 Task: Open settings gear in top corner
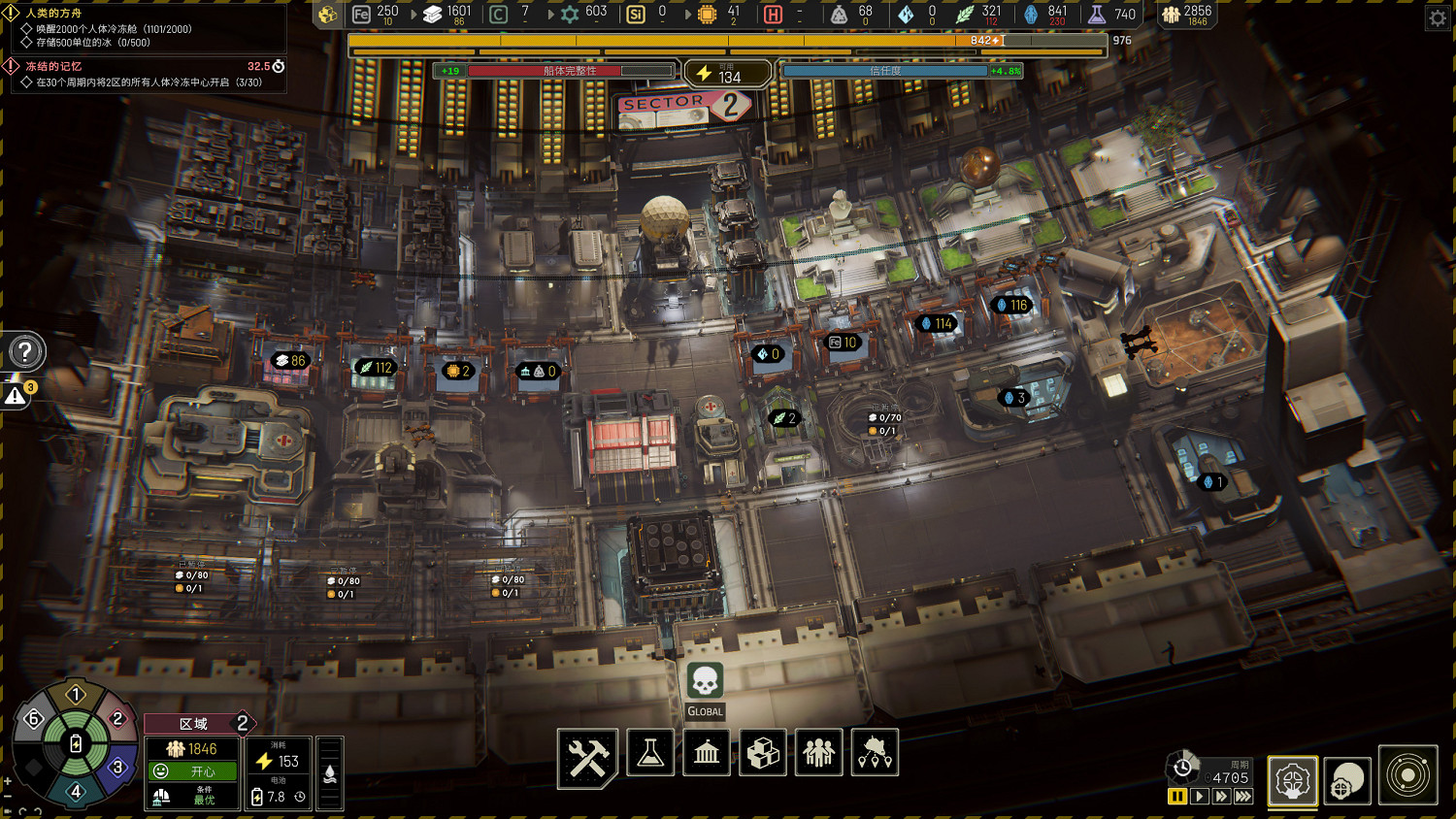pos(1438,17)
